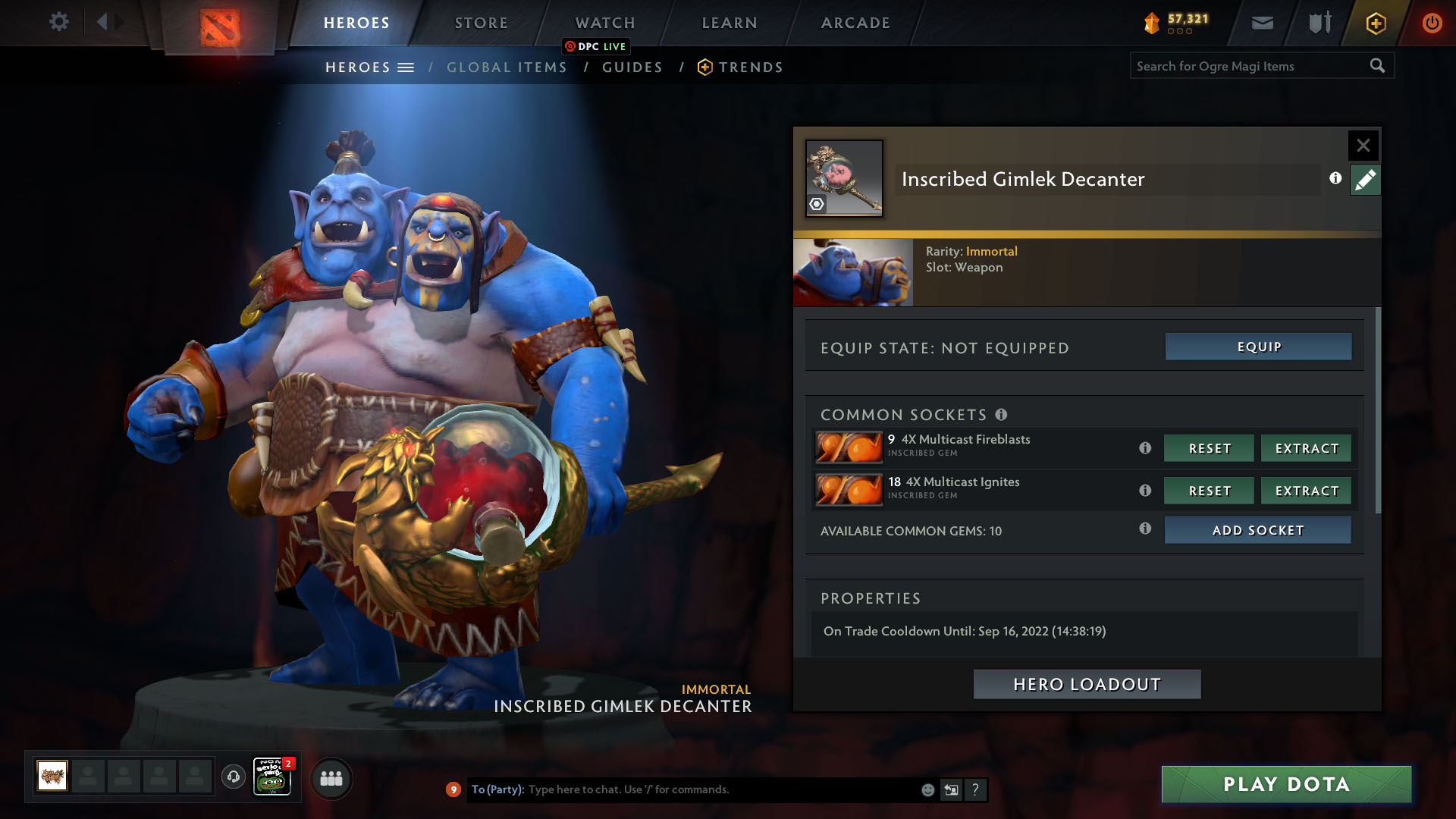This screenshot has width=1456, height=819.
Task: Switch to the Store tab
Action: [481, 23]
